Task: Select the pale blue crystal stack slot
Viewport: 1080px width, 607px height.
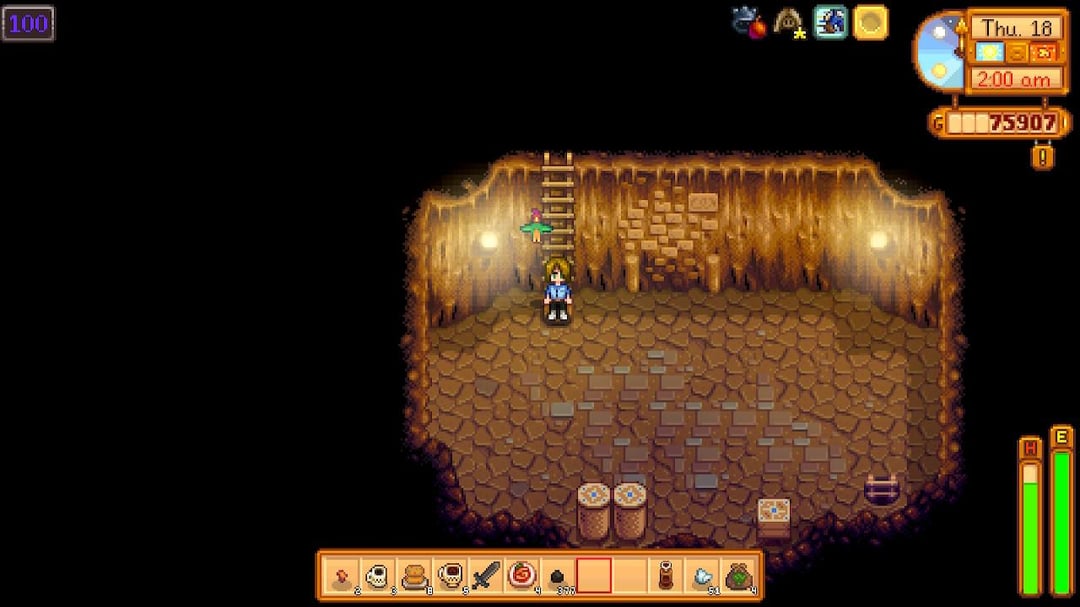Action: point(702,576)
